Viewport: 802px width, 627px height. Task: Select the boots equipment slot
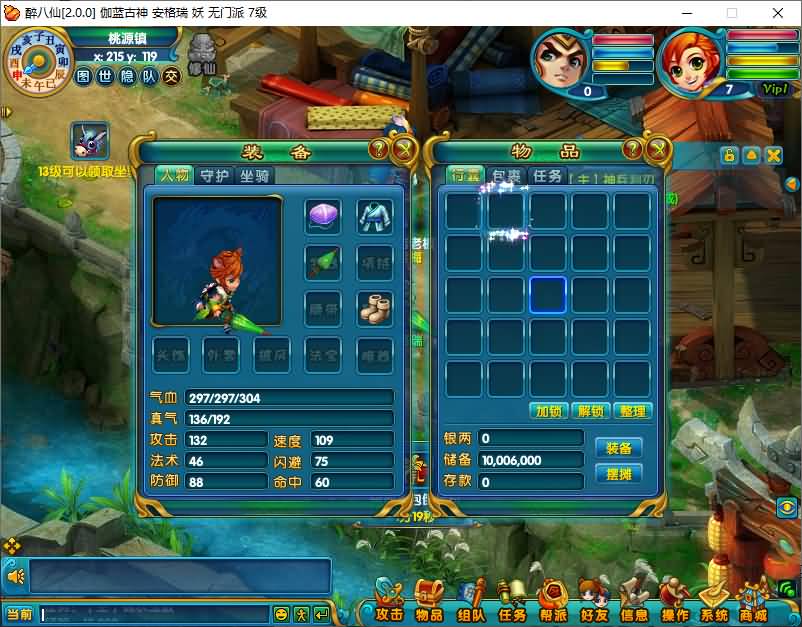coord(375,307)
